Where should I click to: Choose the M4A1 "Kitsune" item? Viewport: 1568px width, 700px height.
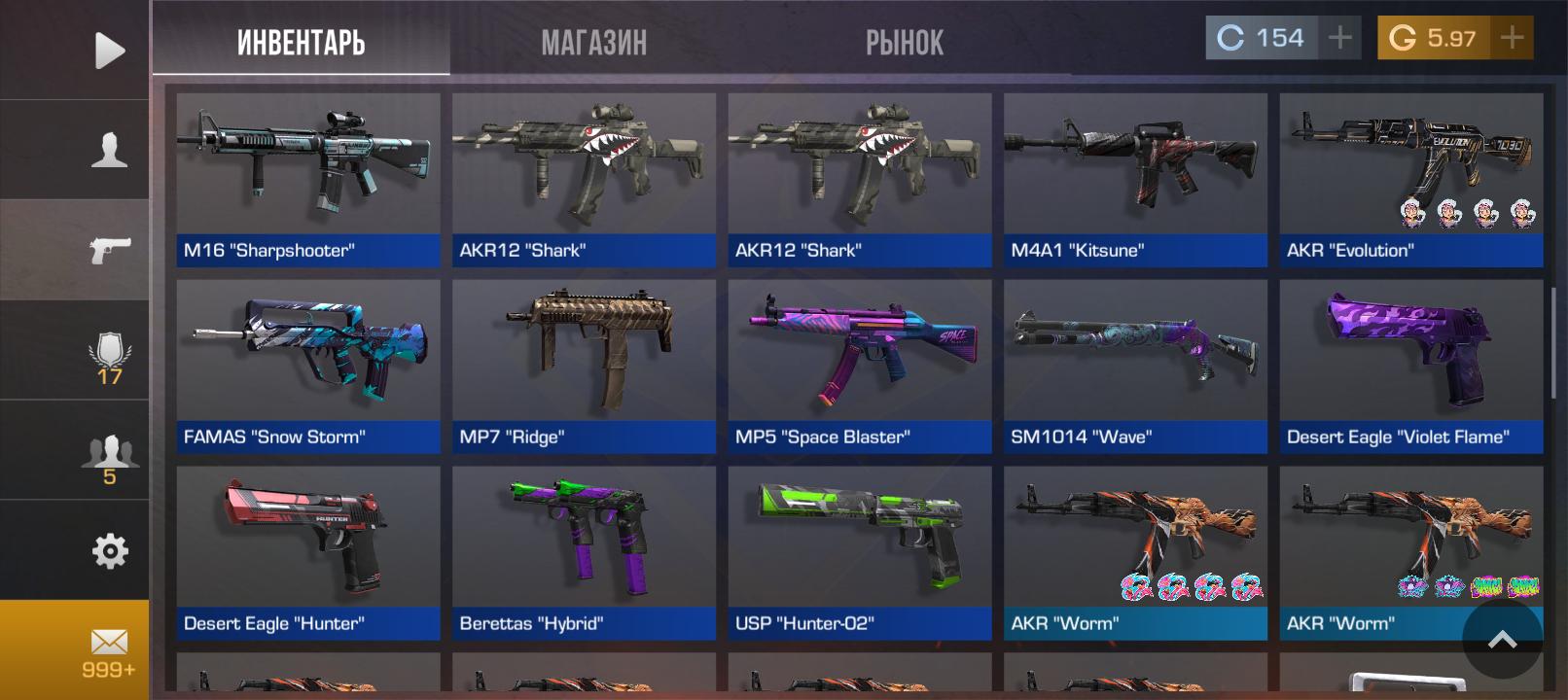pyautogui.click(x=1135, y=180)
